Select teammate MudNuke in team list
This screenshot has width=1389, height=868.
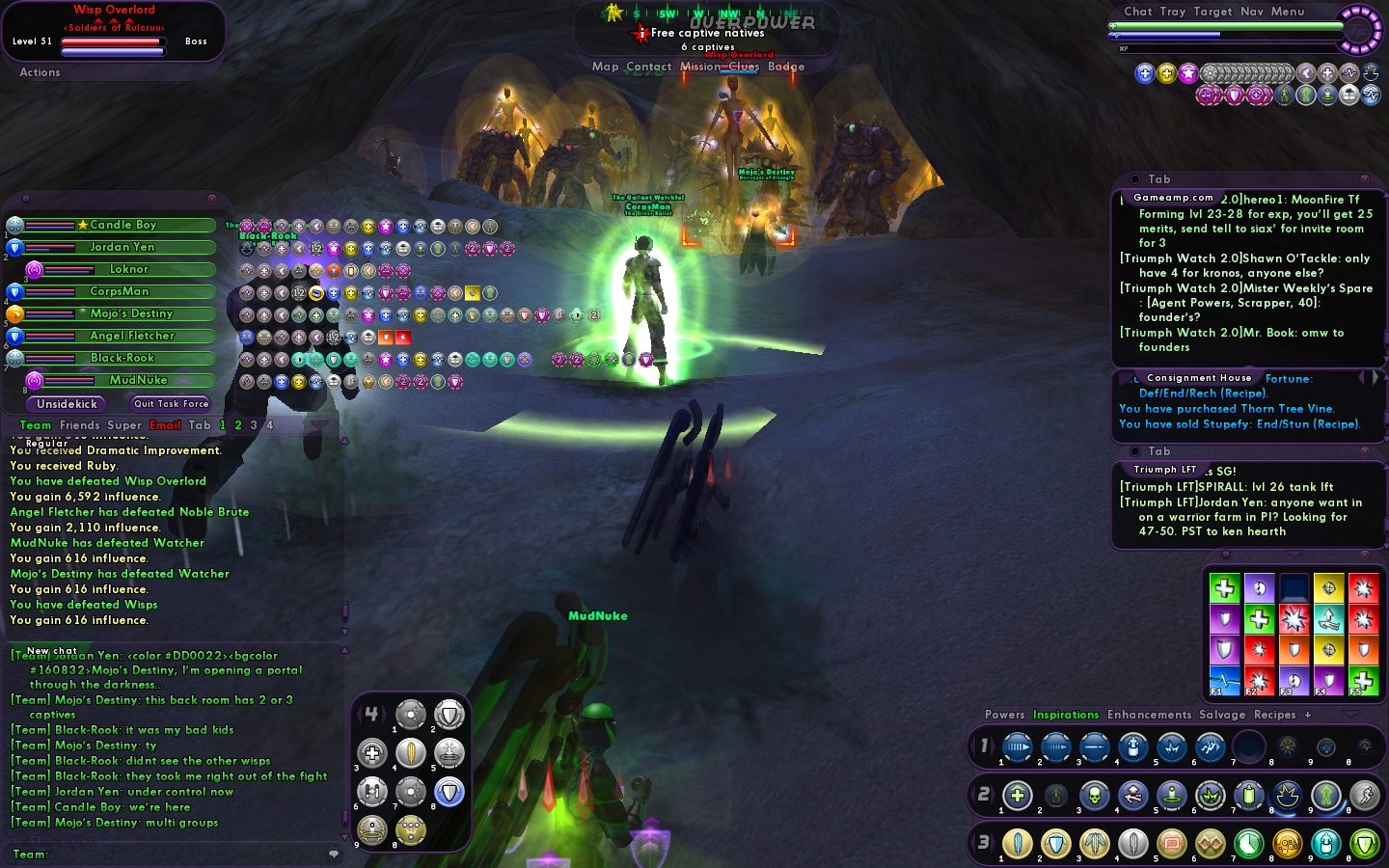pos(138,380)
